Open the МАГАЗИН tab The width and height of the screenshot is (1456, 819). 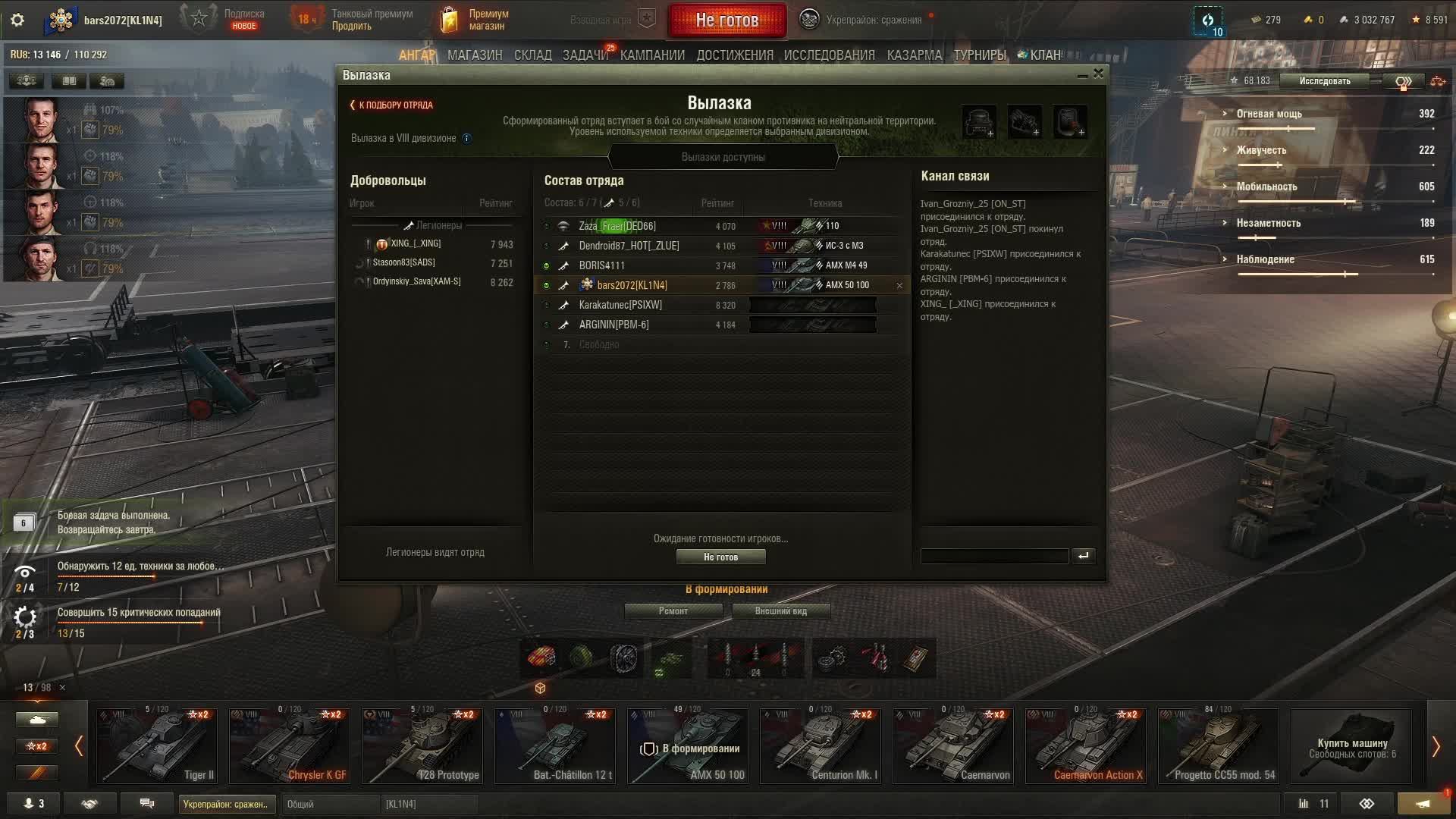point(475,55)
